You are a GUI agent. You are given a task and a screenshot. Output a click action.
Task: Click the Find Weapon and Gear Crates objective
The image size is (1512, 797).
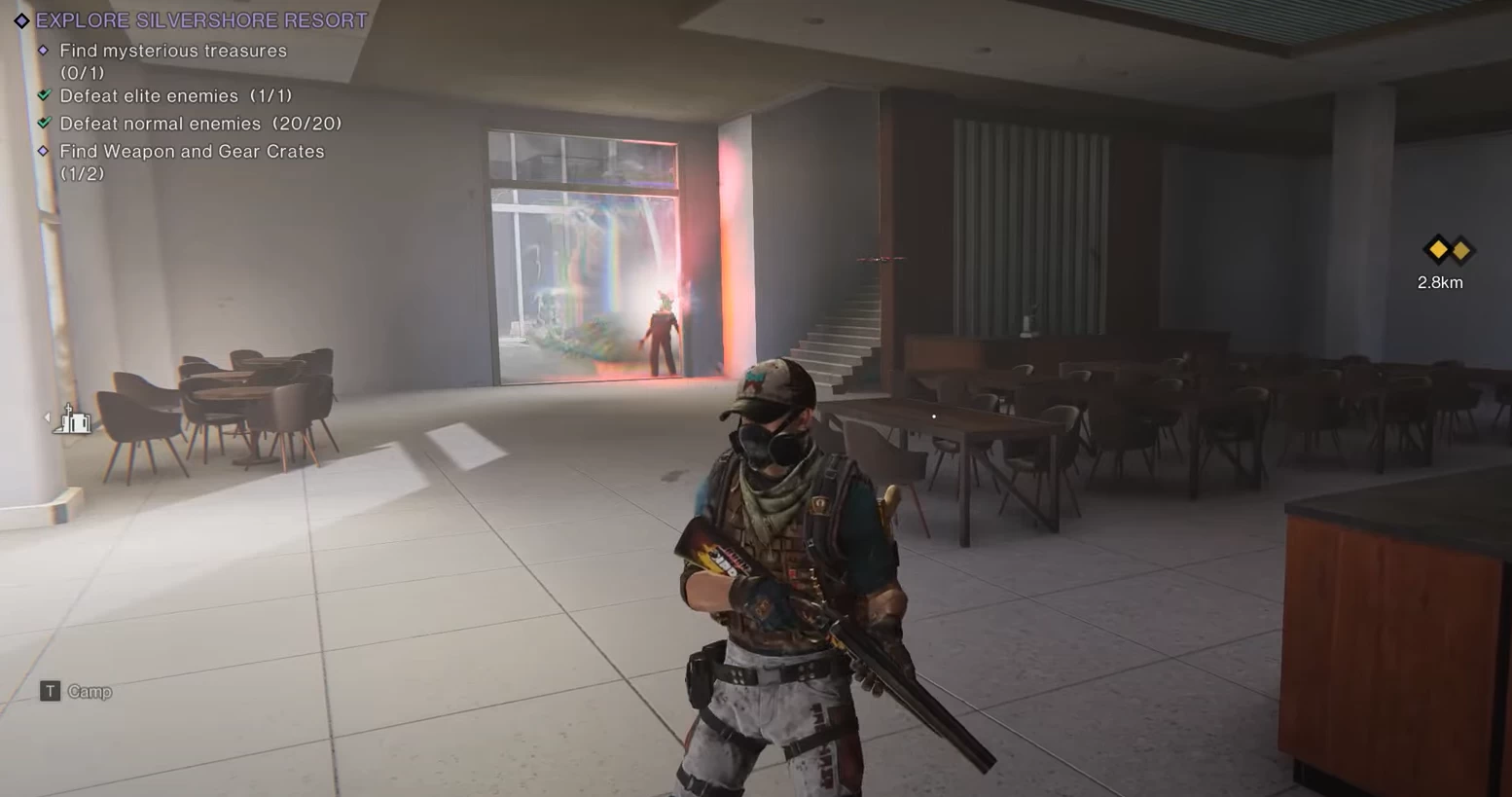(192, 152)
